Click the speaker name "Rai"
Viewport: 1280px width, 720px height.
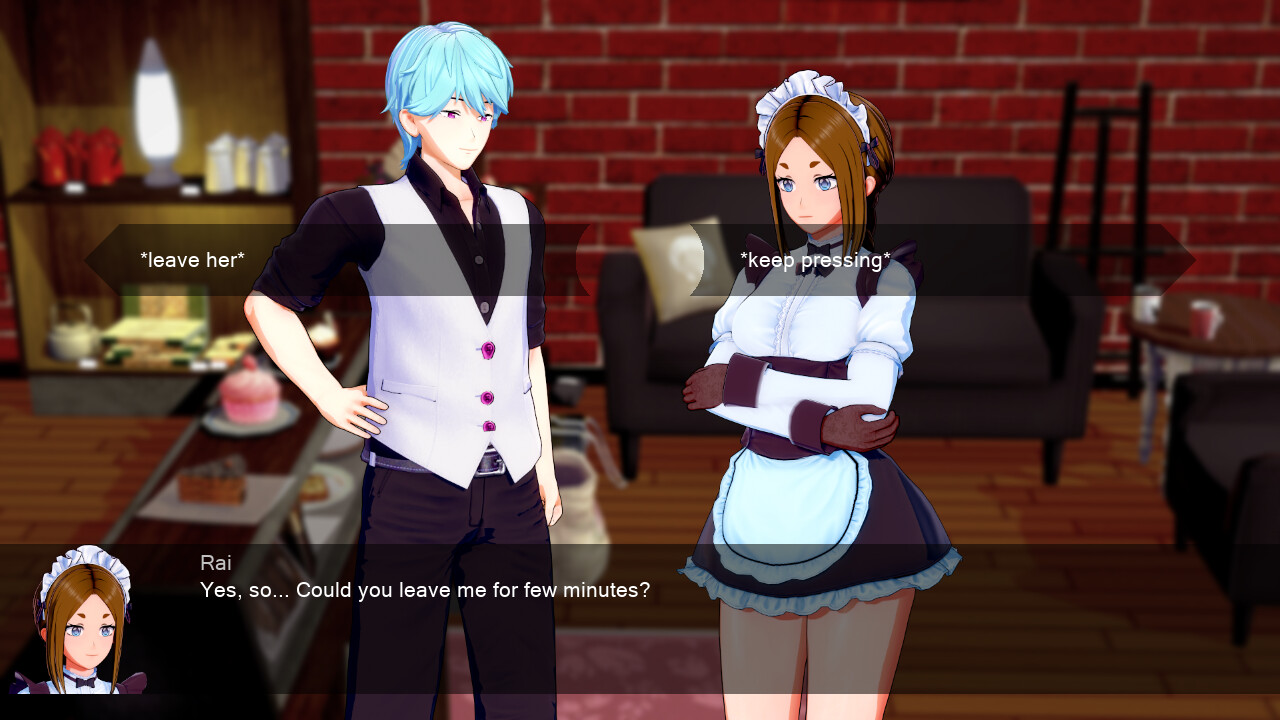coord(218,562)
